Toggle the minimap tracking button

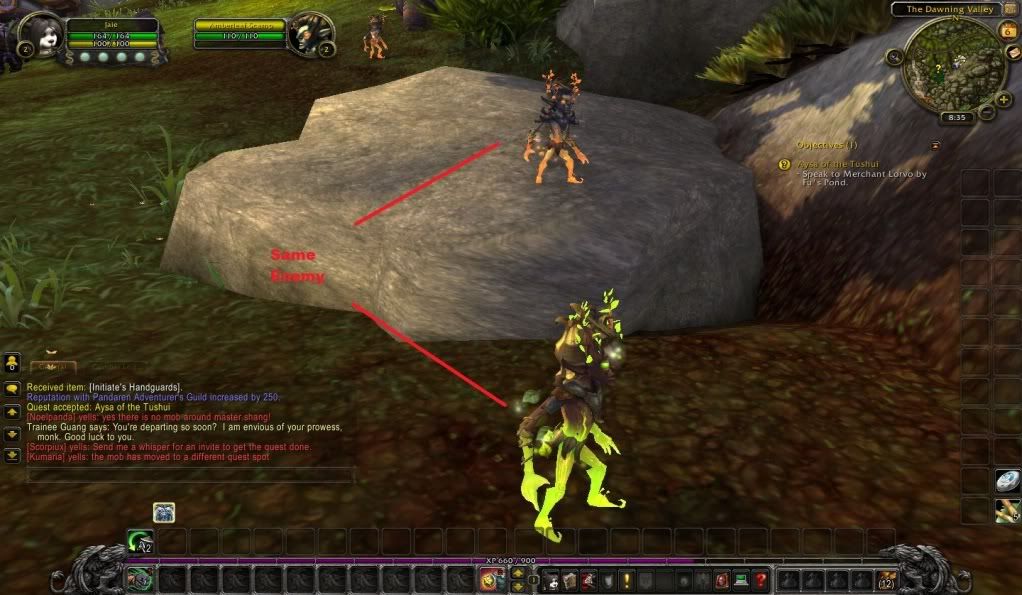click(x=893, y=57)
